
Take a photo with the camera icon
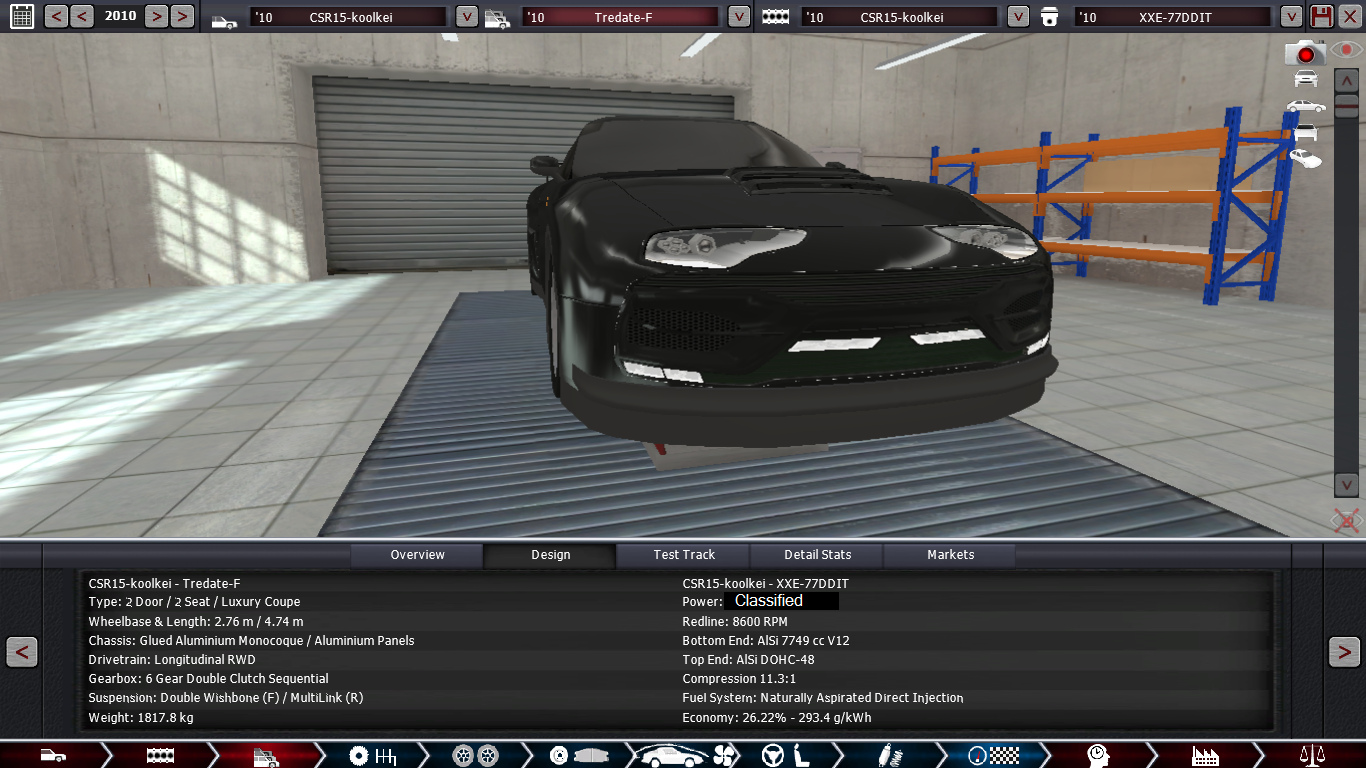[1305, 53]
